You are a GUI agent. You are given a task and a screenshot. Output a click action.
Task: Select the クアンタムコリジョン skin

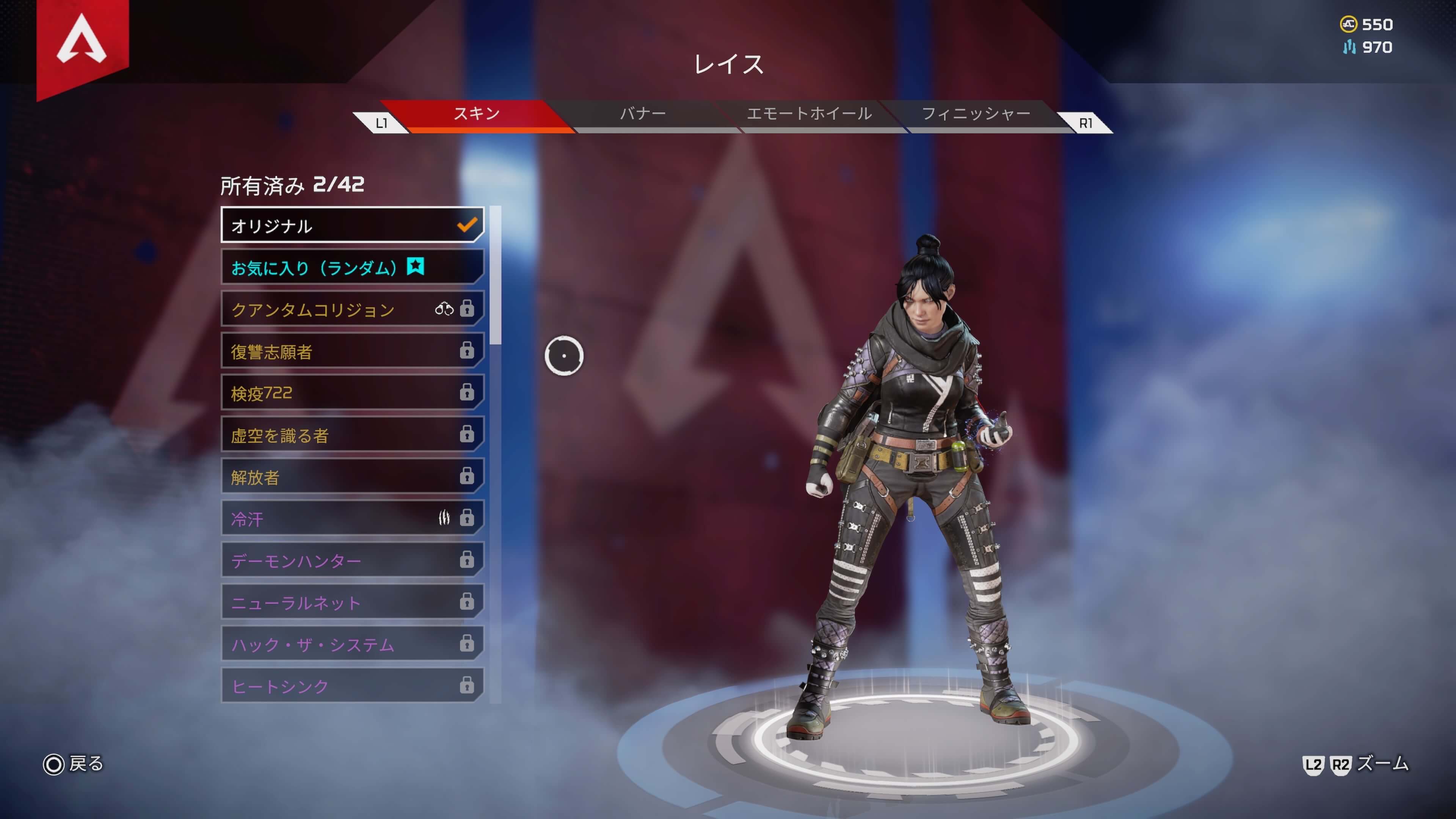click(351, 309)
